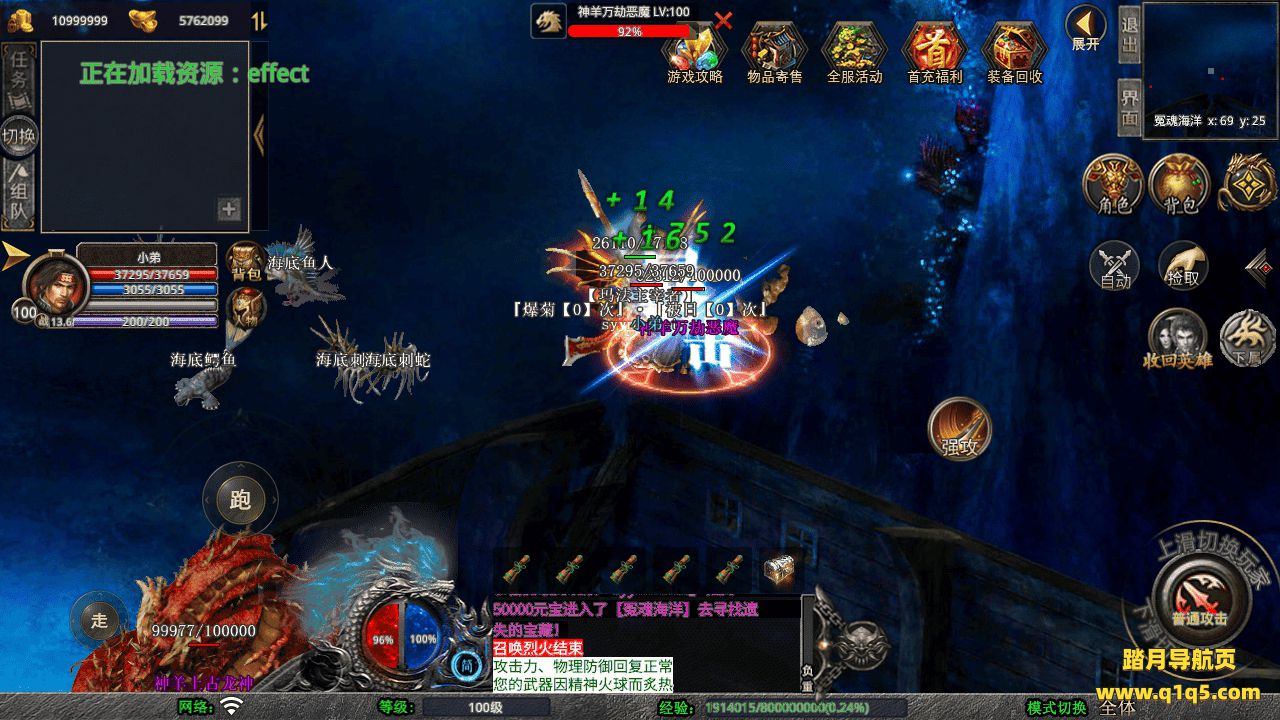
Task: Recall hero with 收回英雄 button
Action: coord(1177,338)
